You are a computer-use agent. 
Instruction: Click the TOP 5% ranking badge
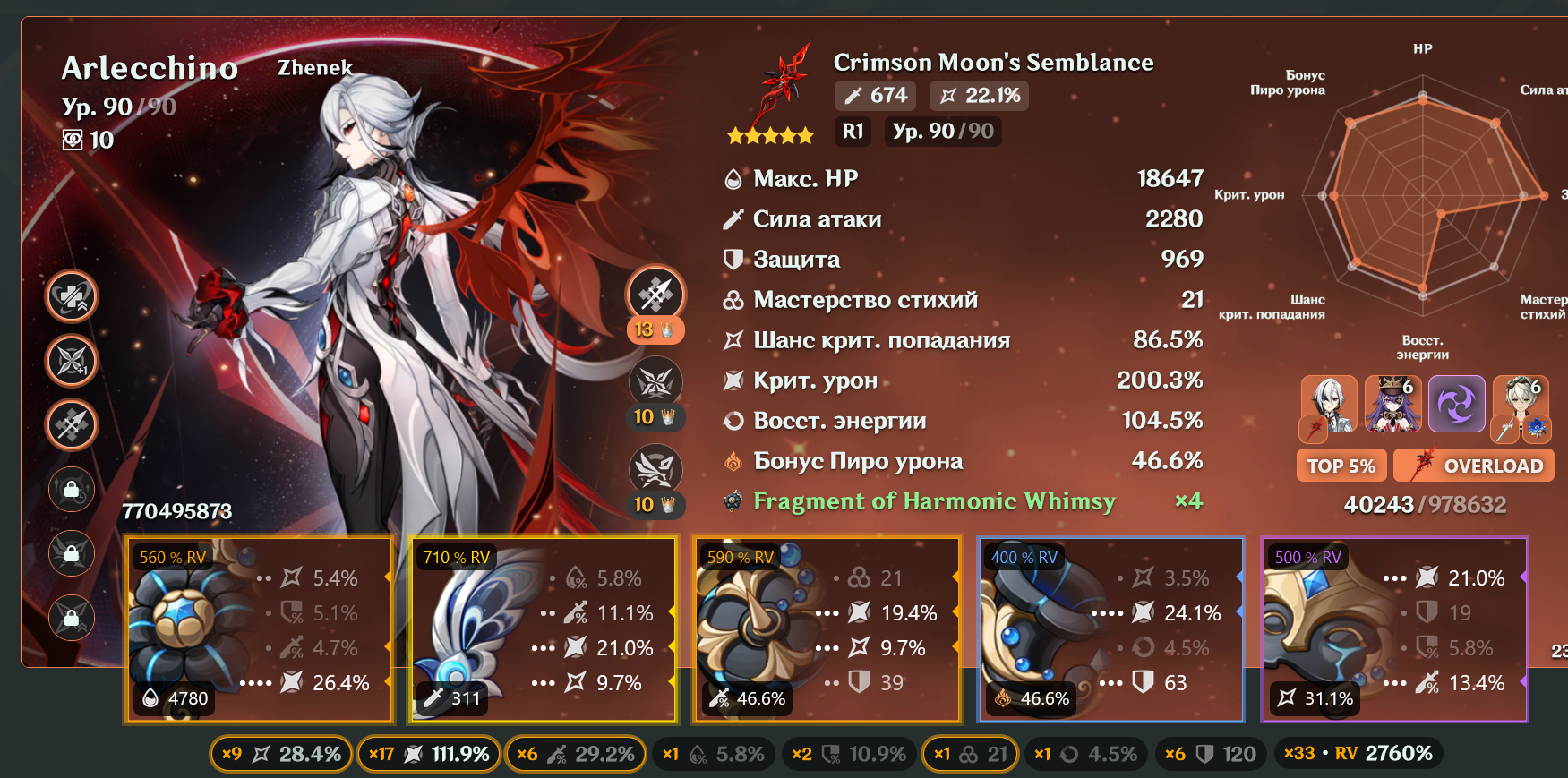(x=1341, y=466)
